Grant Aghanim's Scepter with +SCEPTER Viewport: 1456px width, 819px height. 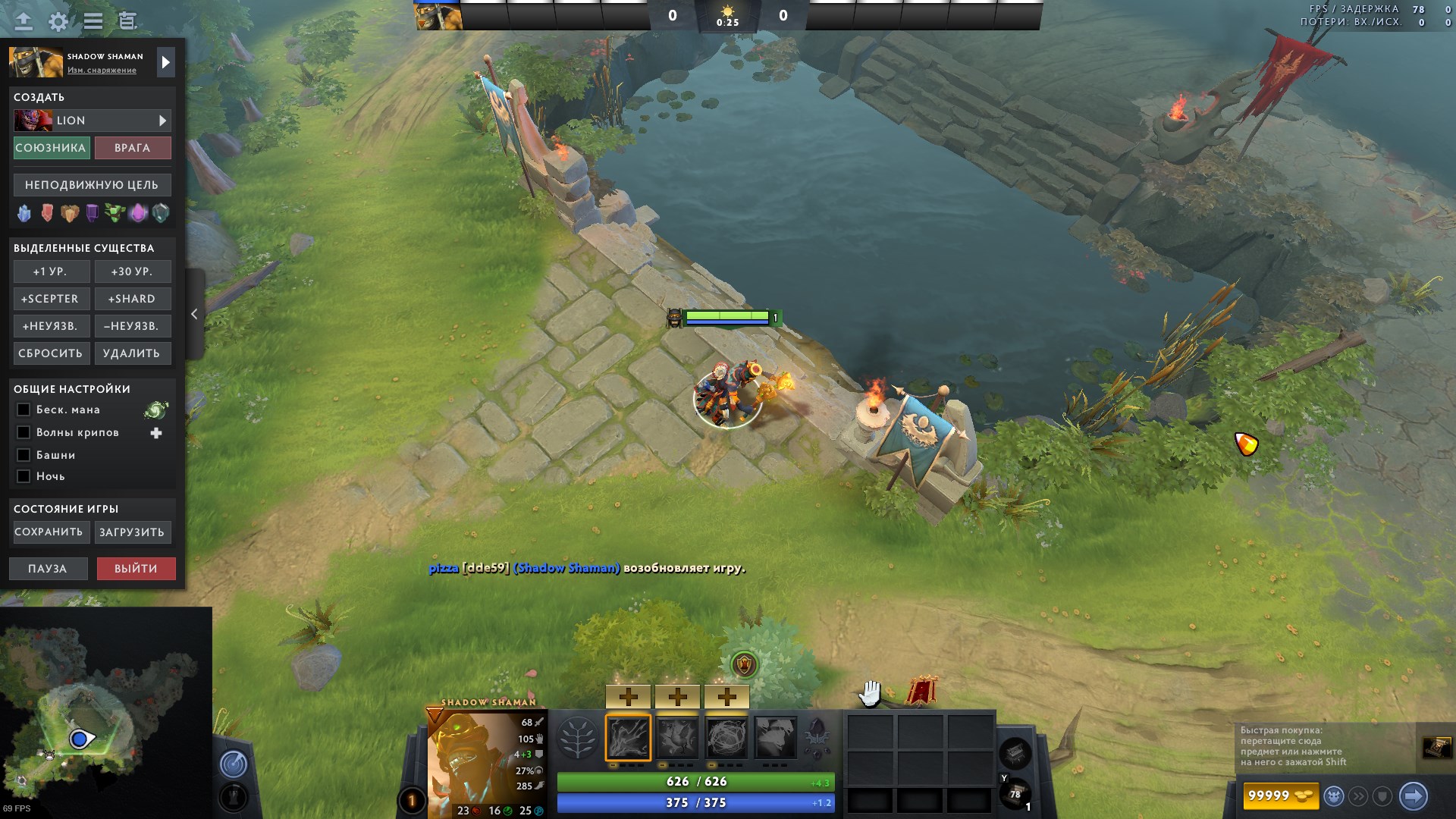tap(51, 299)
